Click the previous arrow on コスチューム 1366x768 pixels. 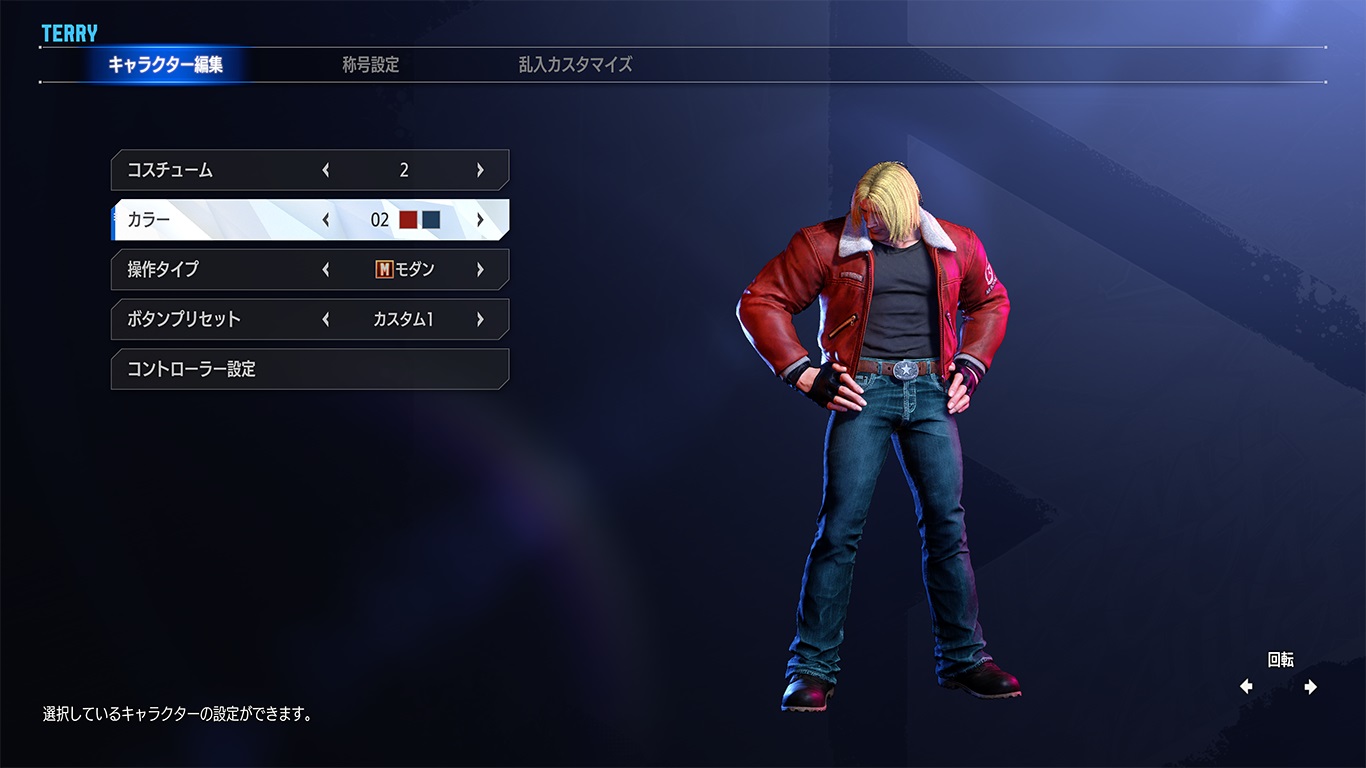(326, 170)
